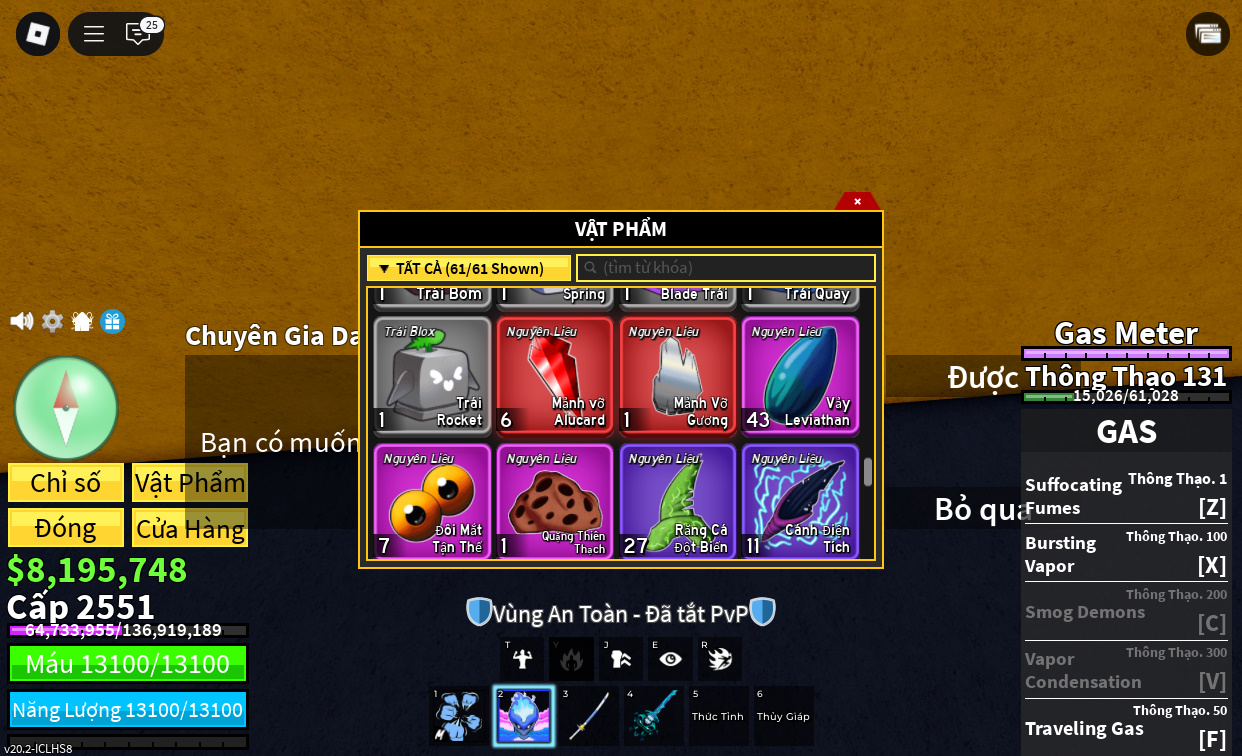This screenshot has height=756, width=1242.
Task: Choose the Răng Cá Đột Biến item
Action: coord(677,501)
